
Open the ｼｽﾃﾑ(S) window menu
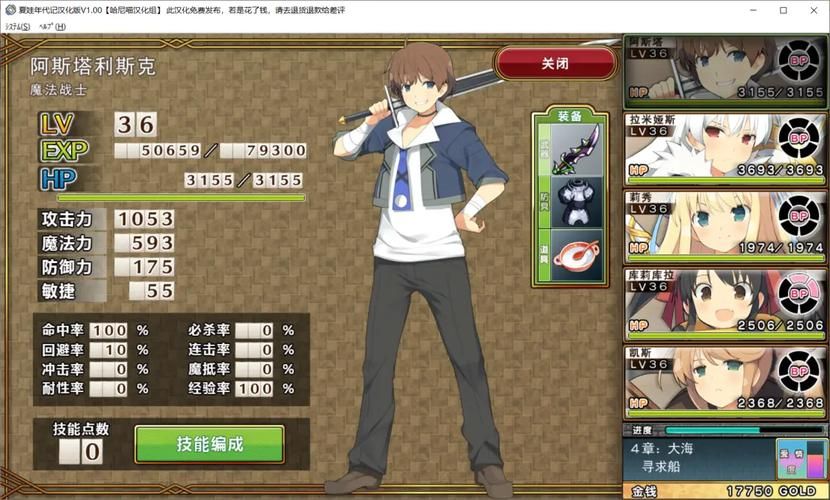(18, 26)
